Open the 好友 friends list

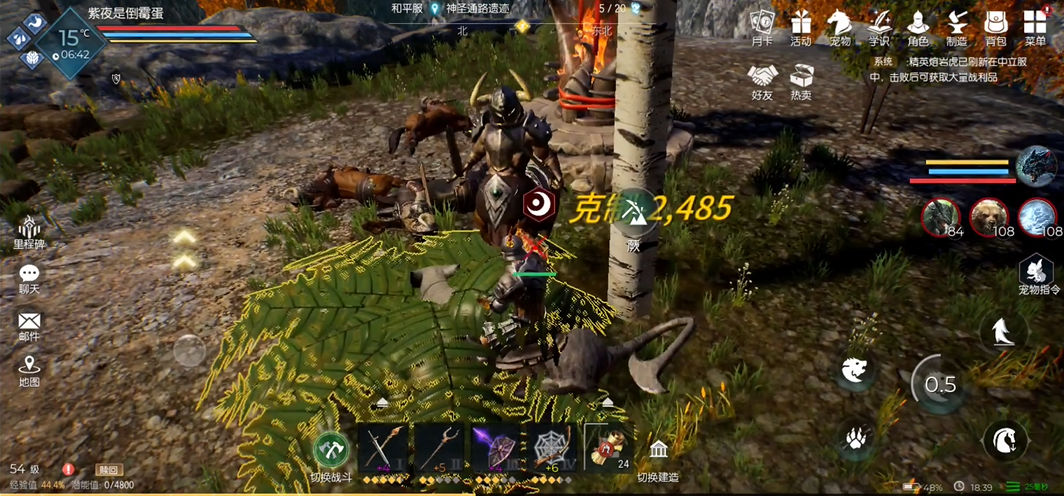[763, 80]
